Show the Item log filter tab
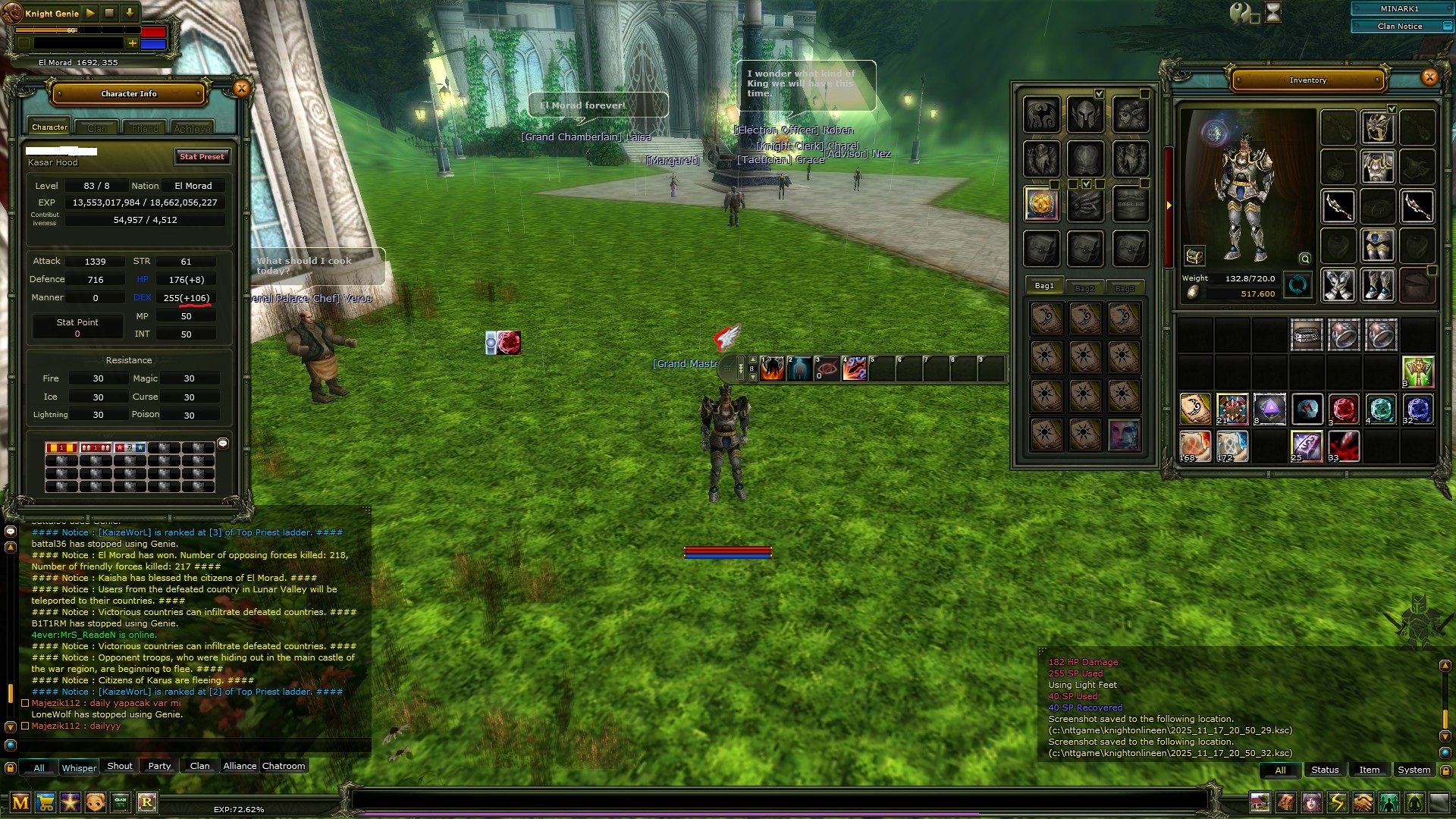 pos(1369,770)
